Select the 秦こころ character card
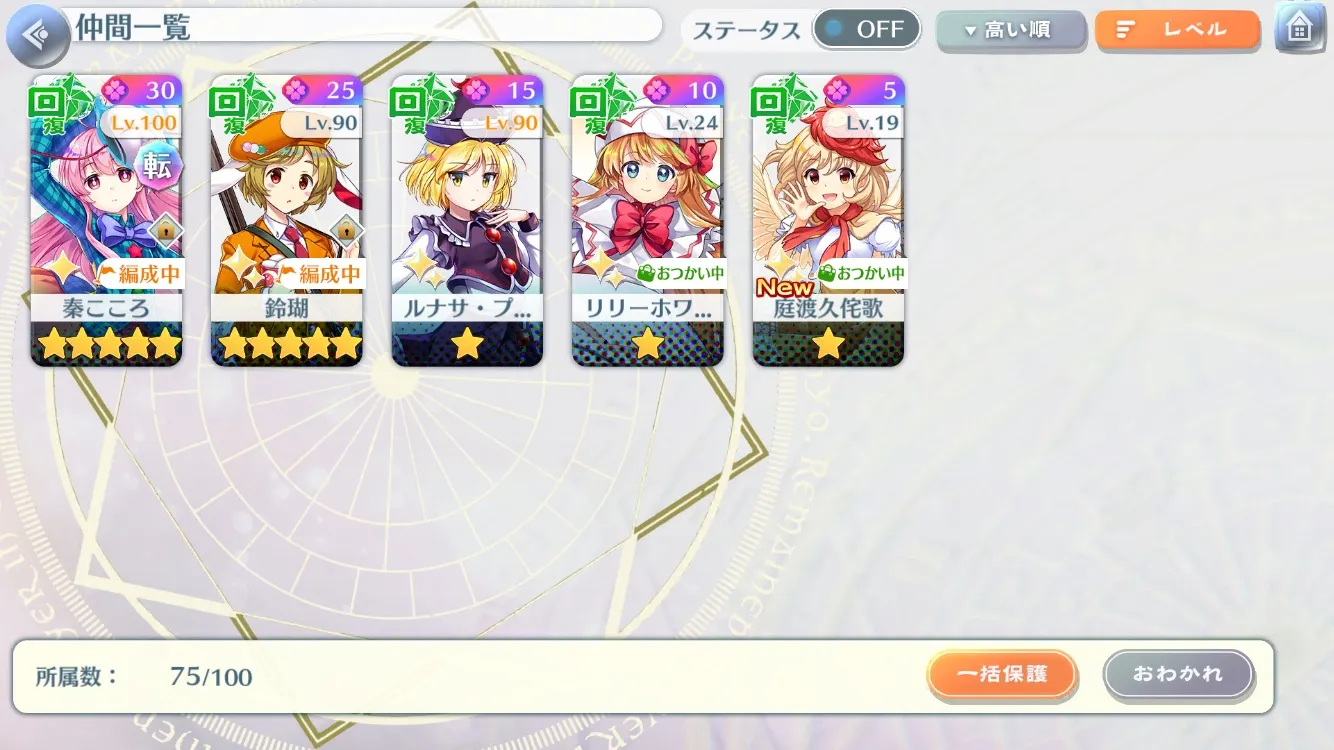 point(106,220)
